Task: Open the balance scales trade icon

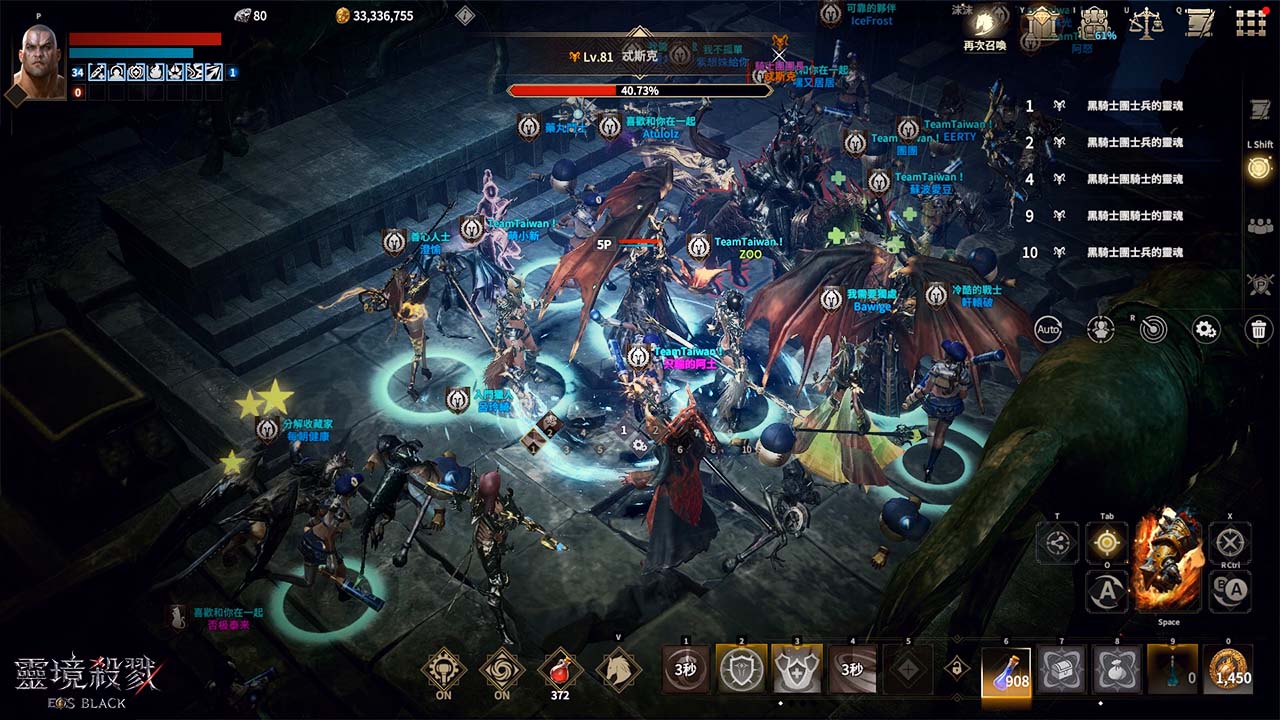Action: point(1146,23)
